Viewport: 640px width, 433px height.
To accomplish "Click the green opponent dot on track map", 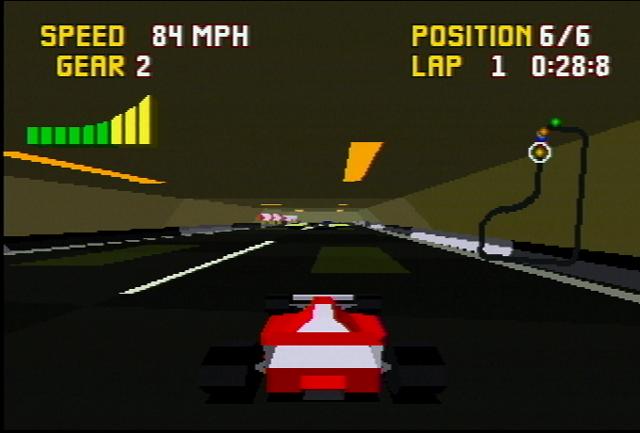I will [x=555, y=123].
